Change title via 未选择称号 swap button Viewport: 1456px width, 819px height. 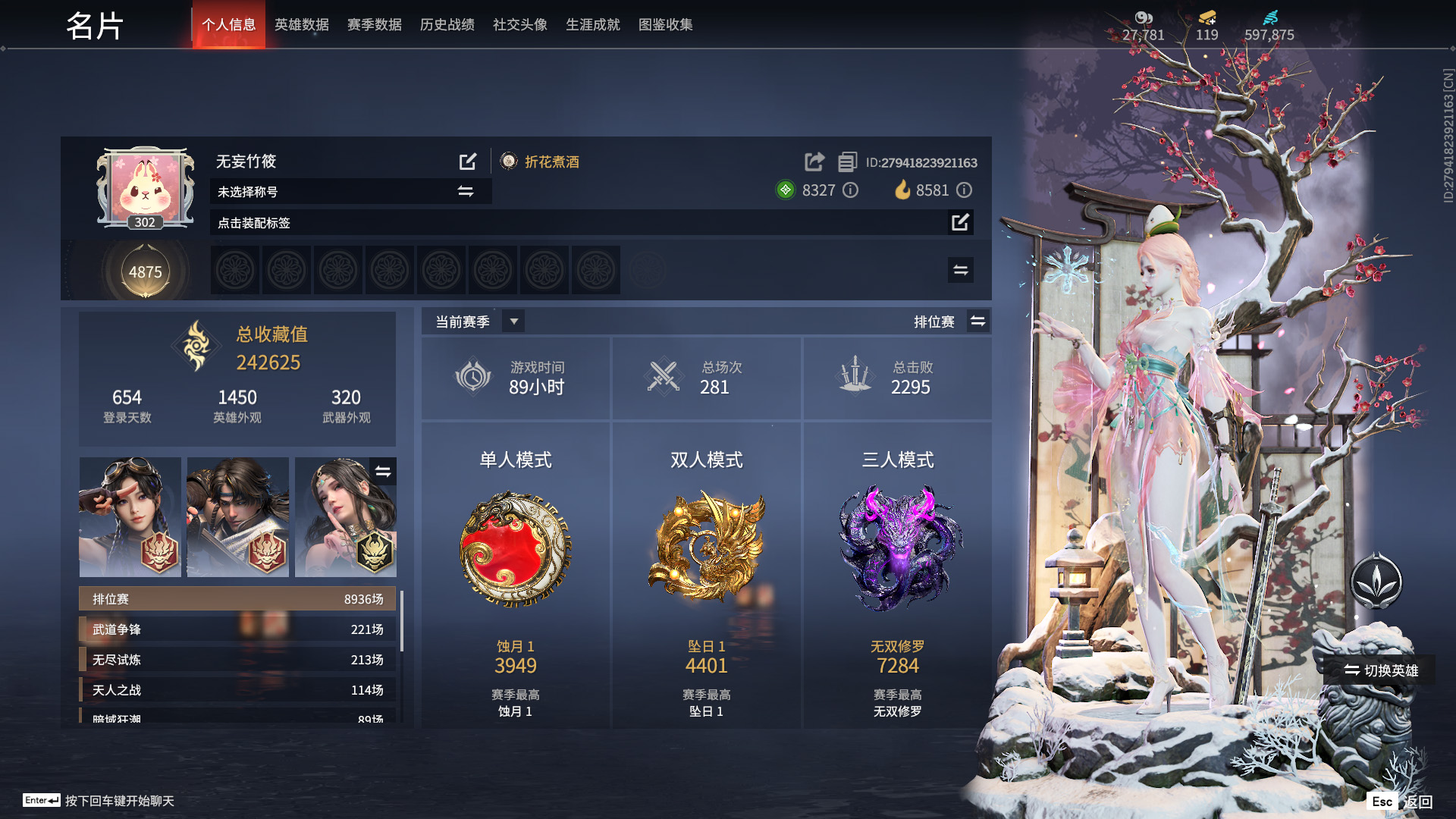[x=466, y=192]
